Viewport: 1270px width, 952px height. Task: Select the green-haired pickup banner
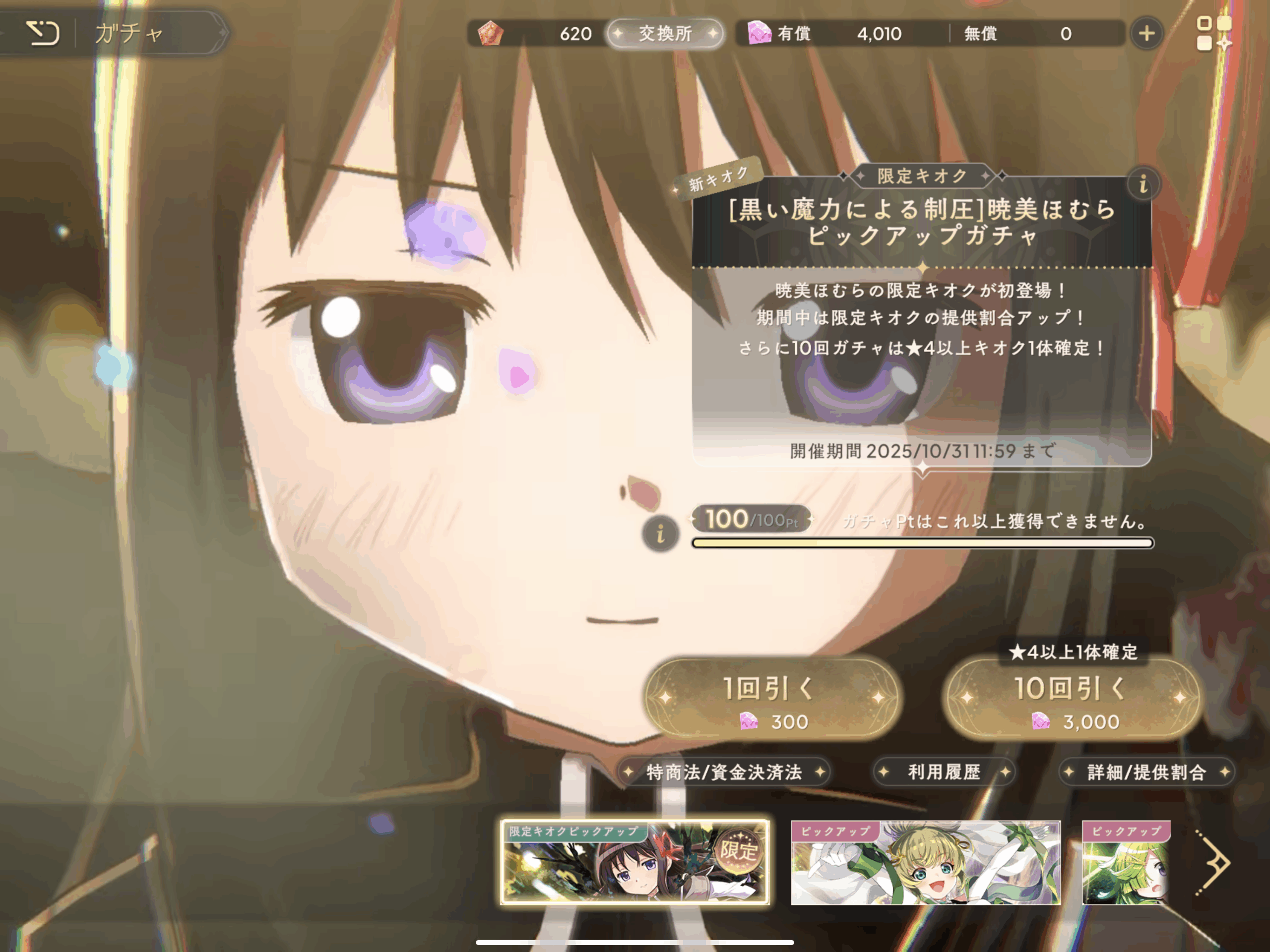(x=1125, y=862)
